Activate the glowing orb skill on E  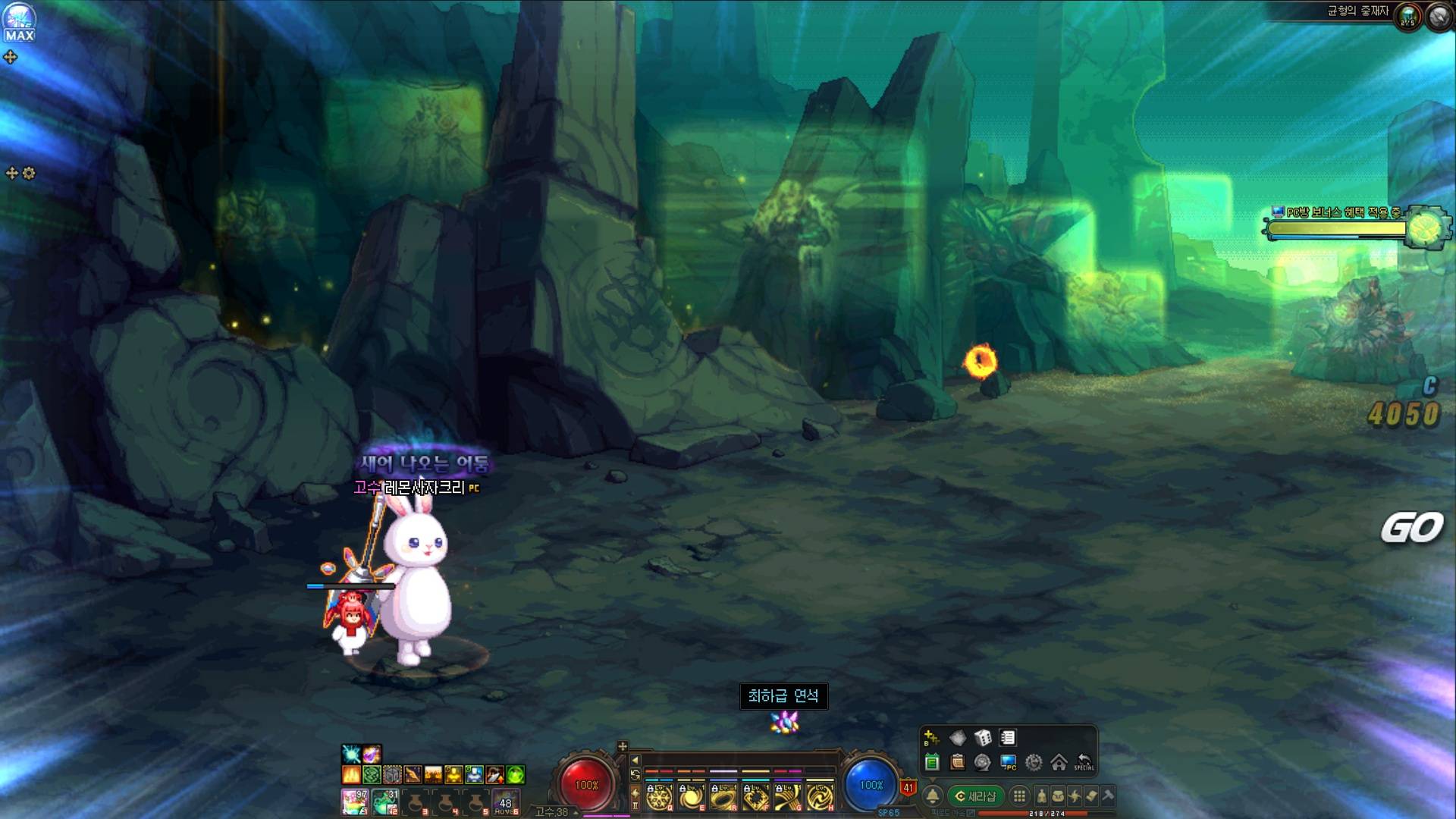point(691,797)
